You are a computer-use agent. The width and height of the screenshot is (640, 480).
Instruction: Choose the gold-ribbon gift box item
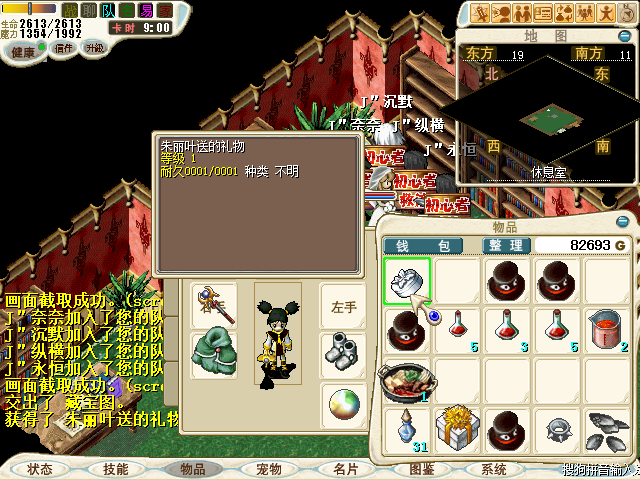pyautogui.click(x=458, y=428)
